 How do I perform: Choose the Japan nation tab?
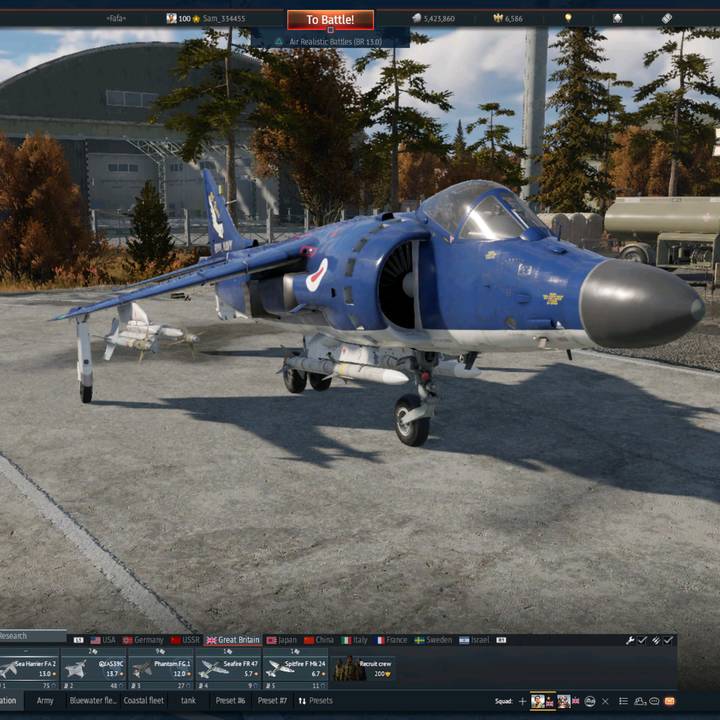pyautogui.click(x=282, y=640)
